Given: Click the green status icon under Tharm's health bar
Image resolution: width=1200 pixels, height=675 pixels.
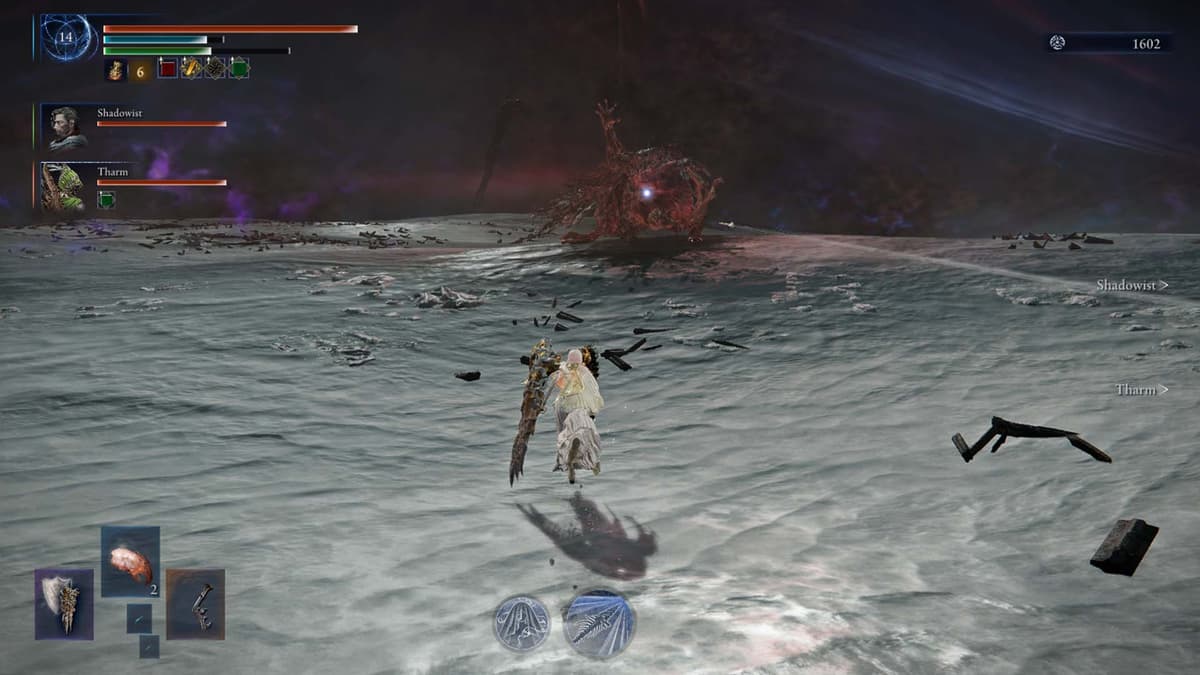Looking at the screenshot, I should tap(105, 200).
